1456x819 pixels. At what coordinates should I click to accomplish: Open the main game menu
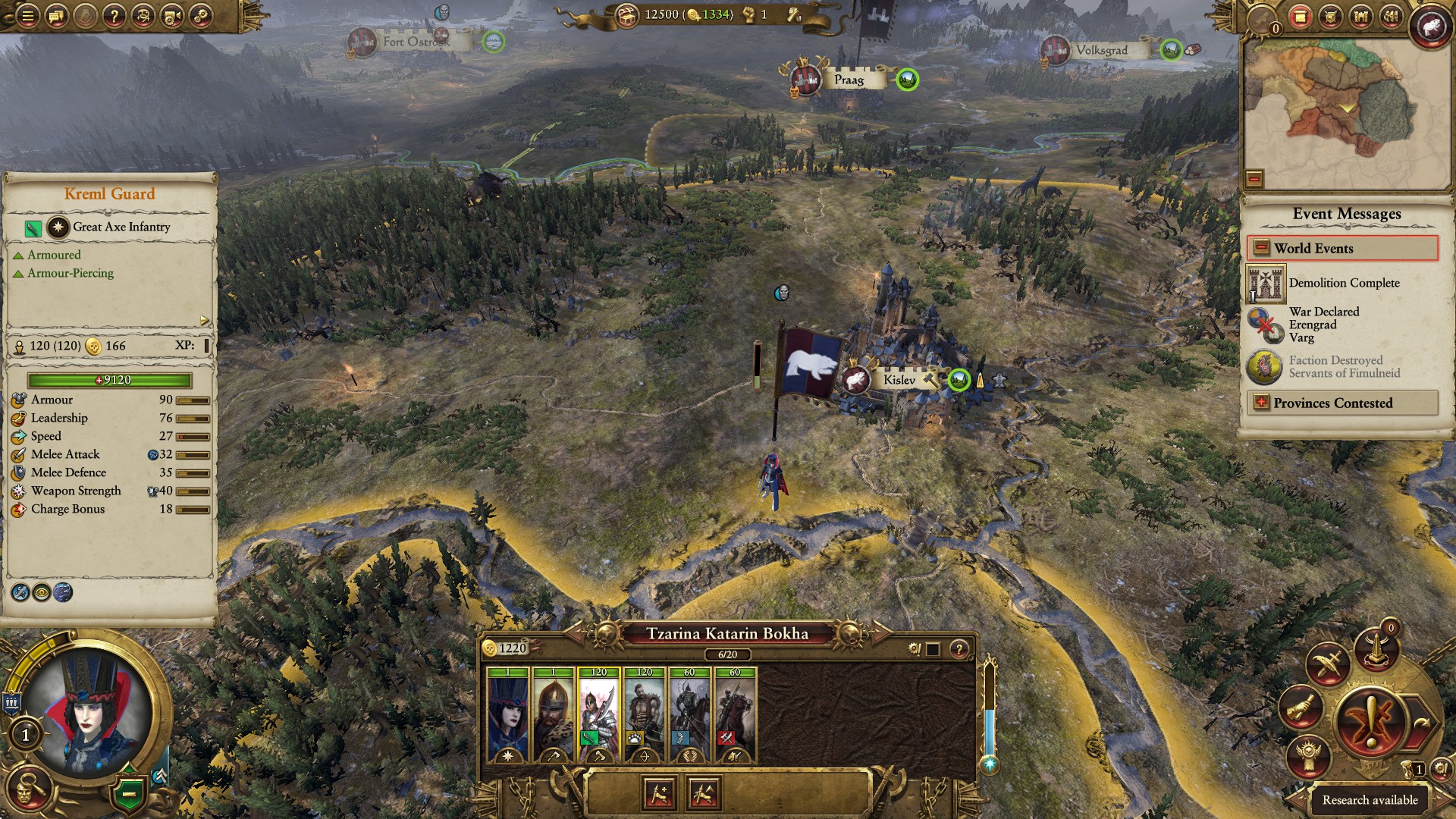27,16
